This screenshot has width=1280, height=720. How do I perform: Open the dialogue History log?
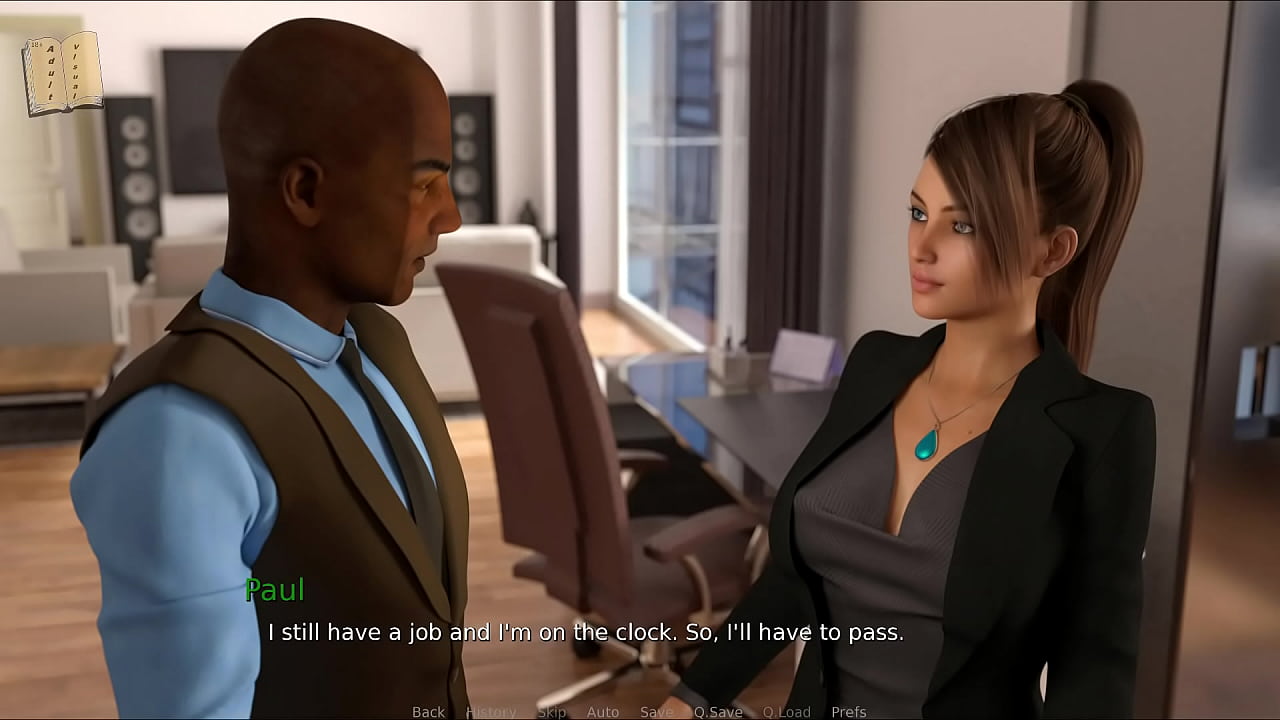491,712
